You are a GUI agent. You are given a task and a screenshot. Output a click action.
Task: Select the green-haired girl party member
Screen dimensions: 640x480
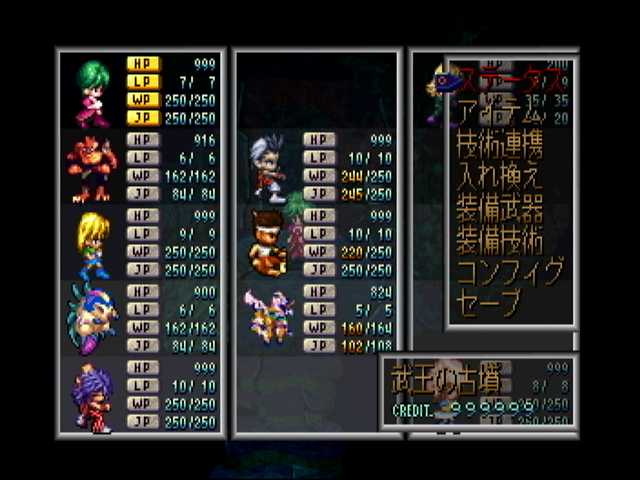click(94, 90)
